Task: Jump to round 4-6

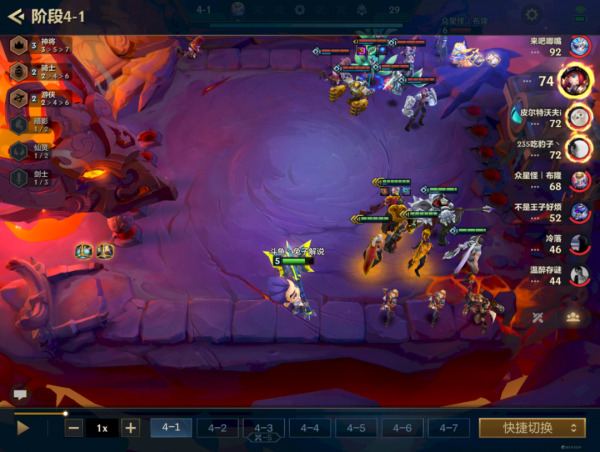Action: pyautogui.click(x=402, y=427)
